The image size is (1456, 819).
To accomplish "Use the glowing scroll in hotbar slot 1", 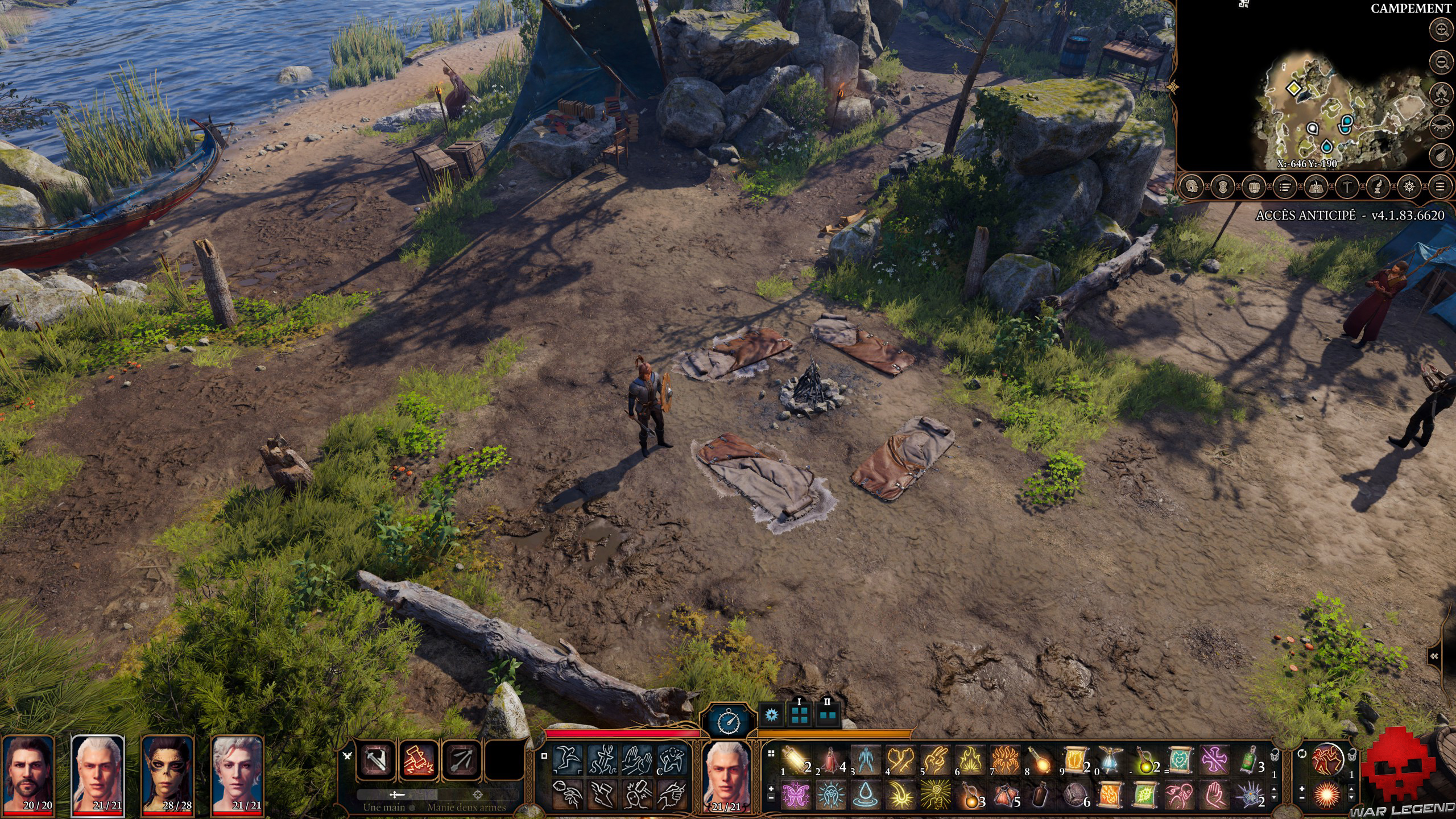I will pos(793,759).
